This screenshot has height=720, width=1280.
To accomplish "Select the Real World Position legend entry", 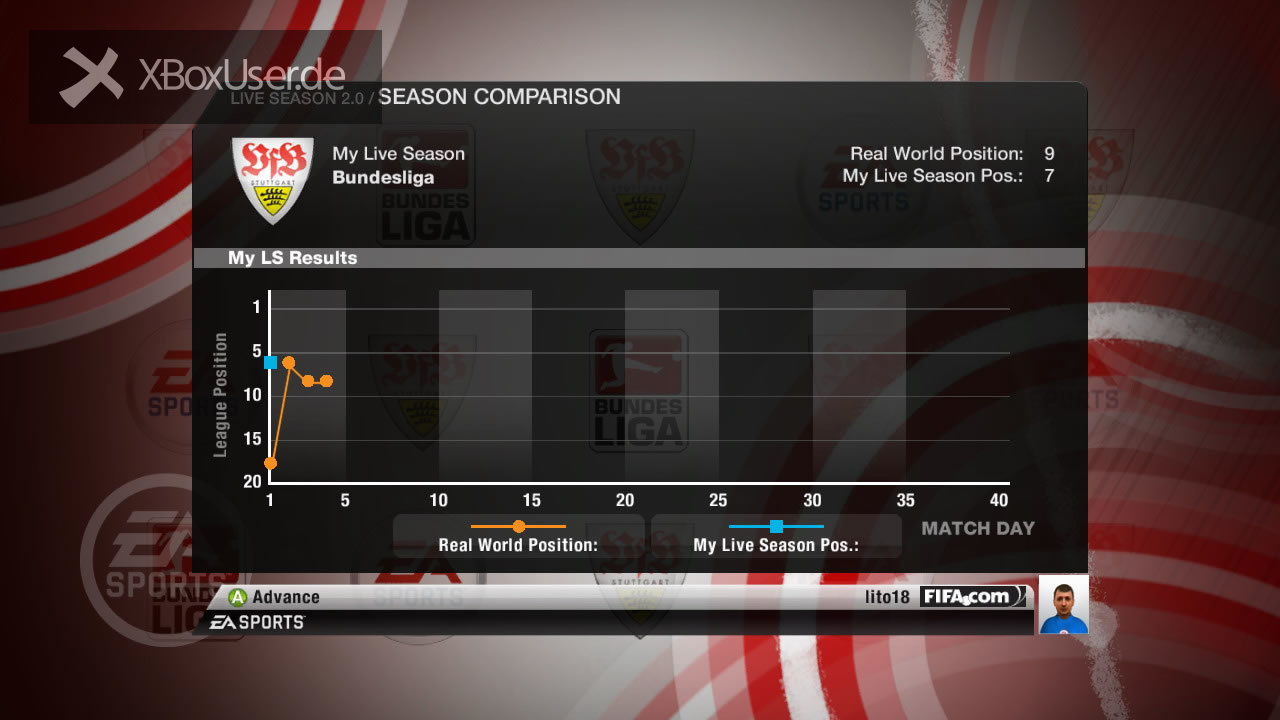I will 518,536.
